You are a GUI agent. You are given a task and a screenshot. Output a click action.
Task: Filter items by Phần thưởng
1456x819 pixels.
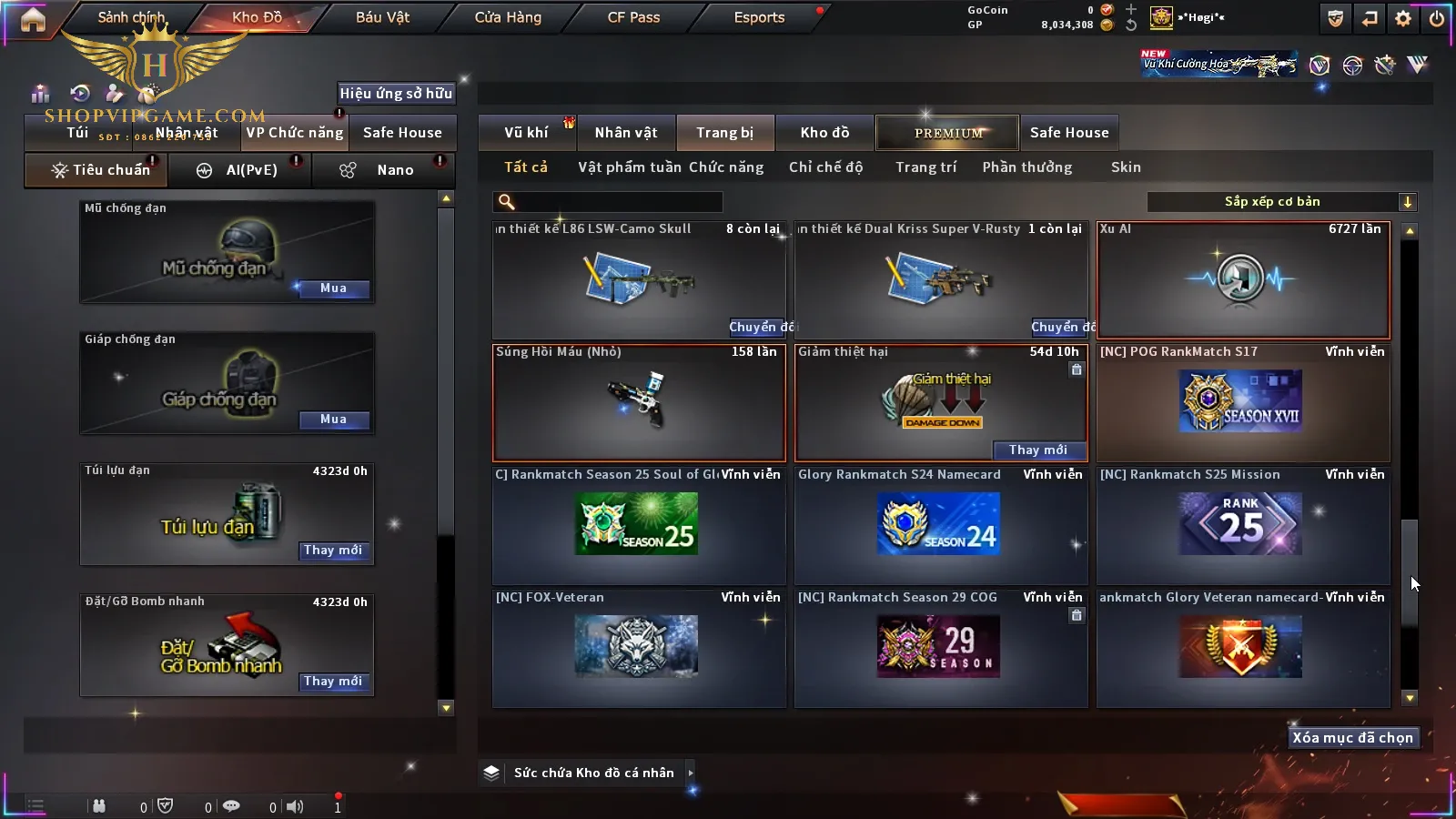click(x=1027, y=167)
